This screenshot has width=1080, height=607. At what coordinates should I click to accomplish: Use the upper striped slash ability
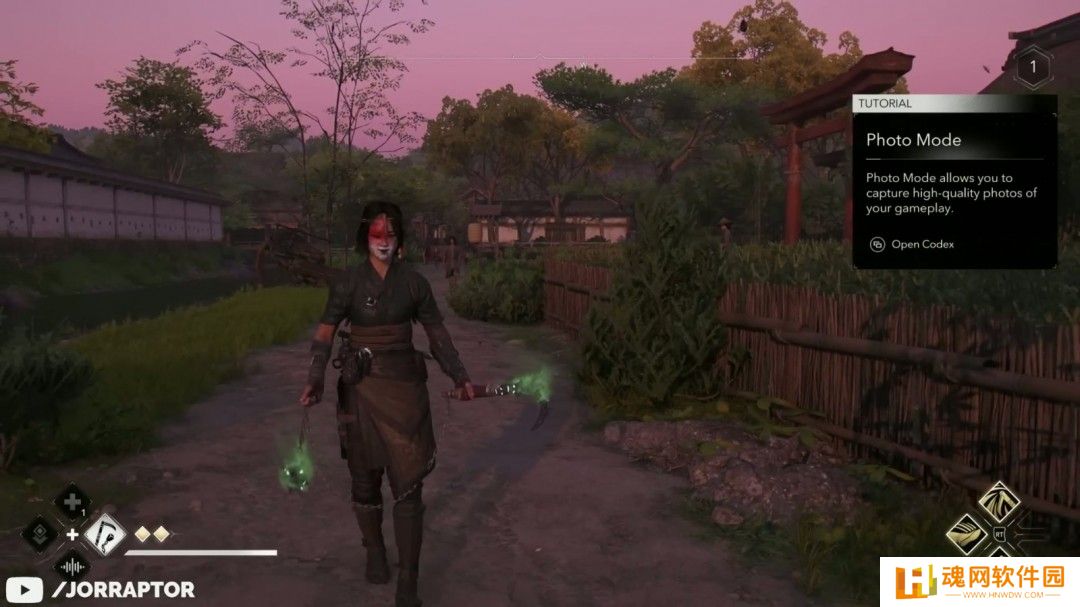click(998, 502)
